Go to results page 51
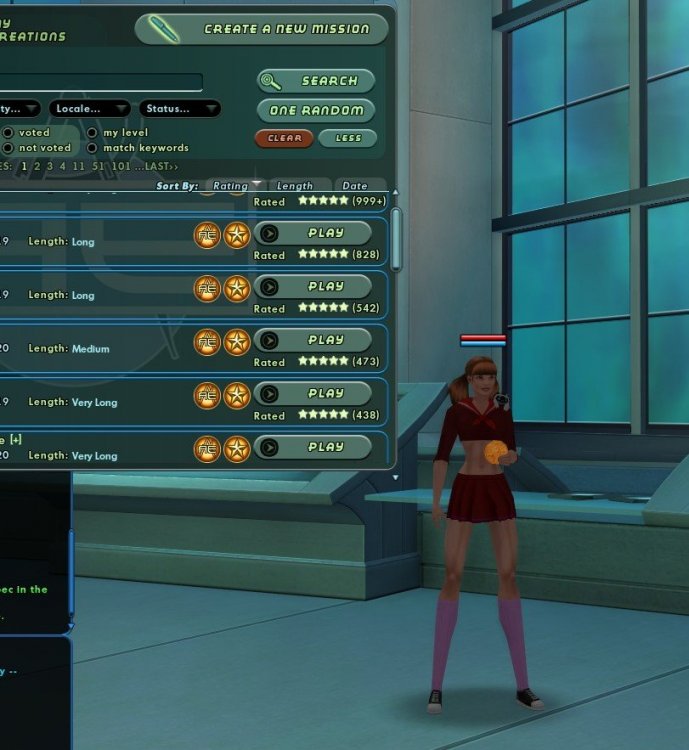Screen dimensions: 689x750 [97, 166]
